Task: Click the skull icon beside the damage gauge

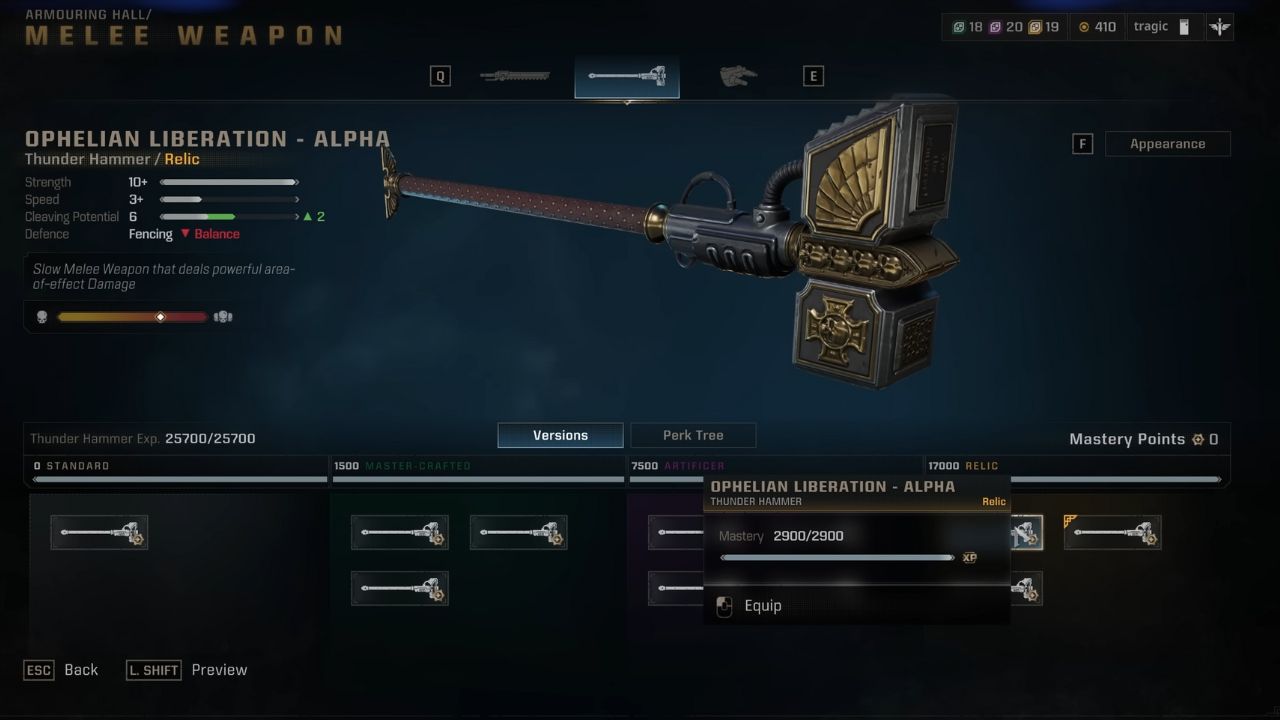Action: tap(40, 316)
